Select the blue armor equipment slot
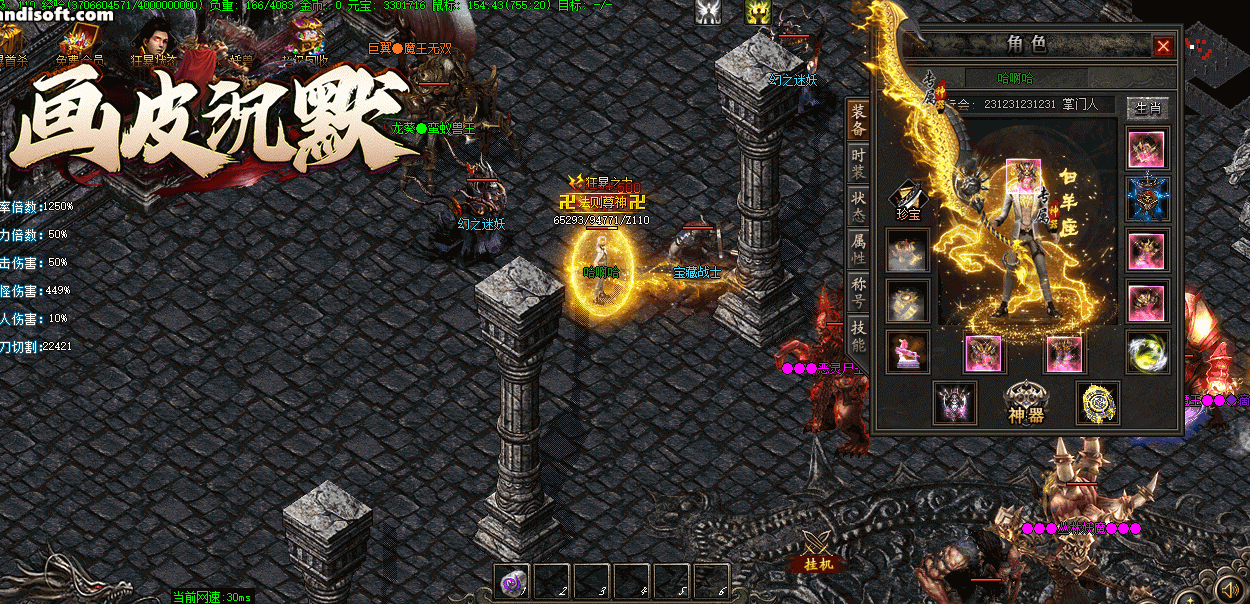 coord(1147,198)
